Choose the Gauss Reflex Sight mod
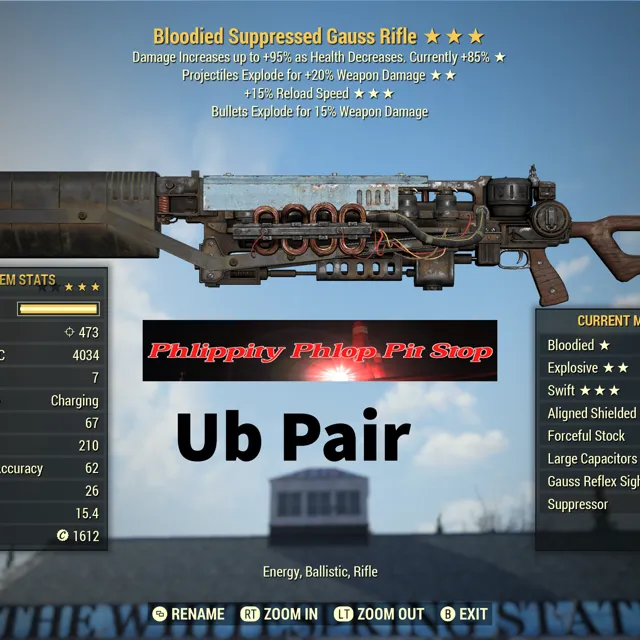The width and height of the screenshot is (640, 640). pyautogui.click(x=592, y=482)
